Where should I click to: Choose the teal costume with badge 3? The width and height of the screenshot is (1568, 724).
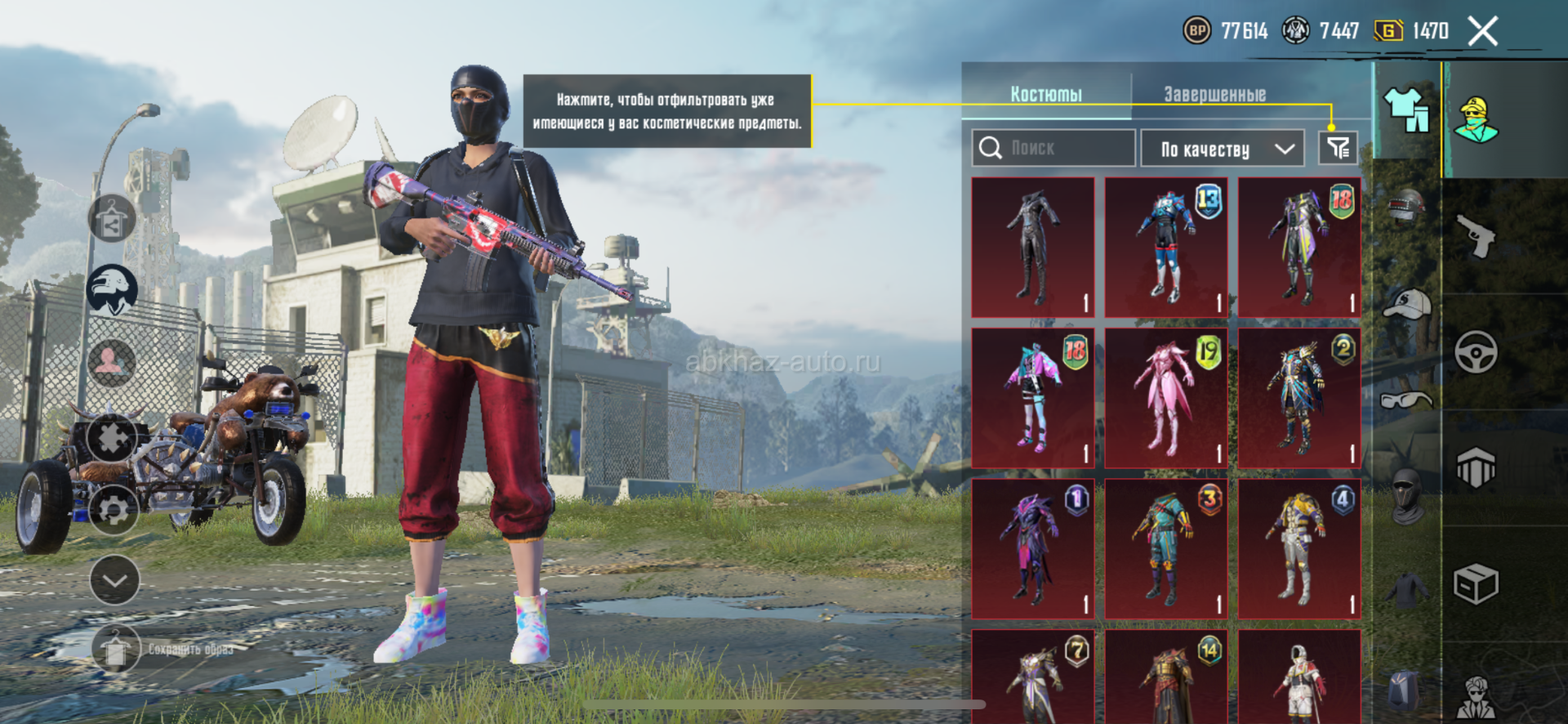[1166, 548]
